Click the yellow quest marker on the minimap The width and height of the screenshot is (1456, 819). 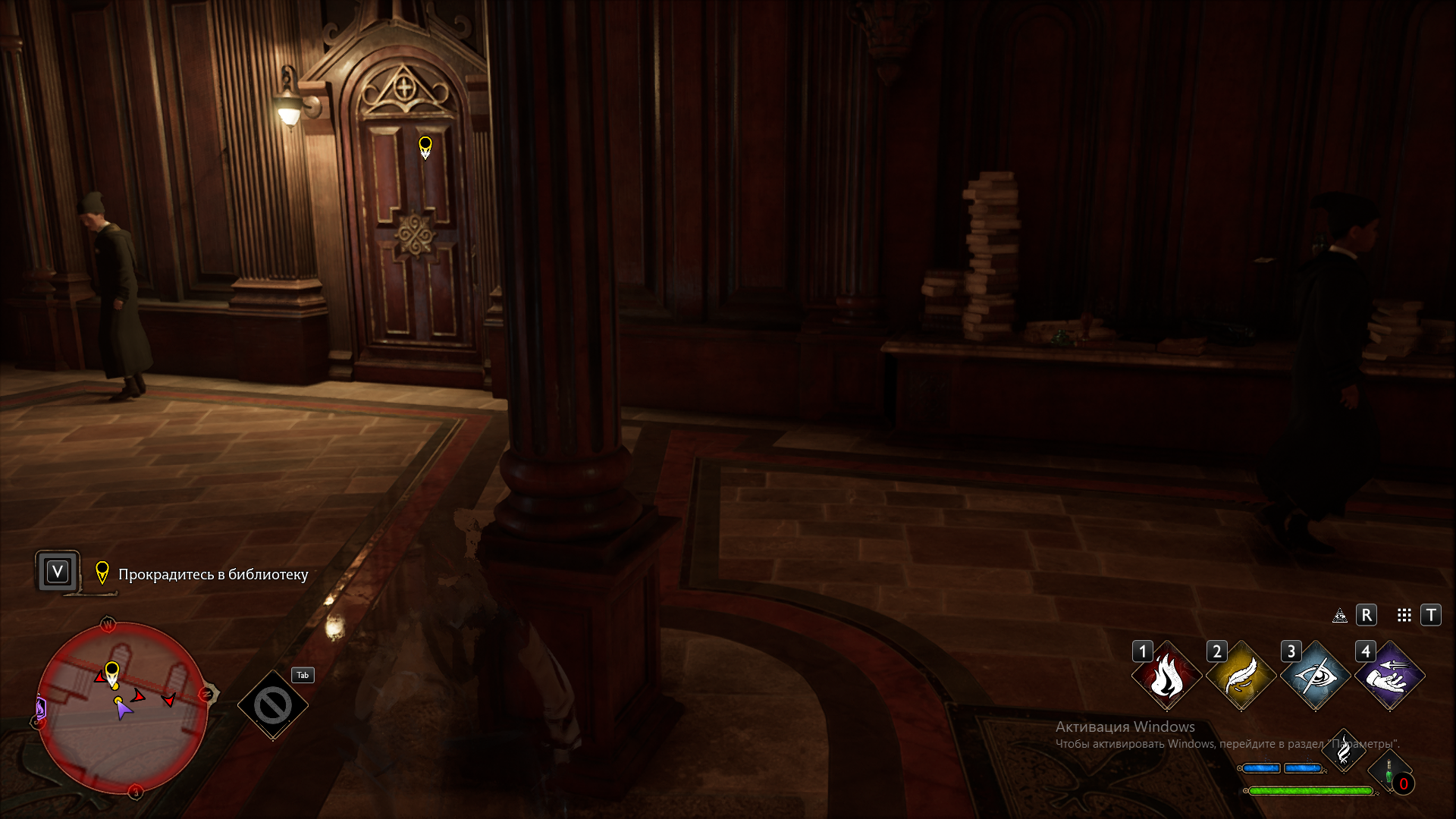(x=112, y=673)
